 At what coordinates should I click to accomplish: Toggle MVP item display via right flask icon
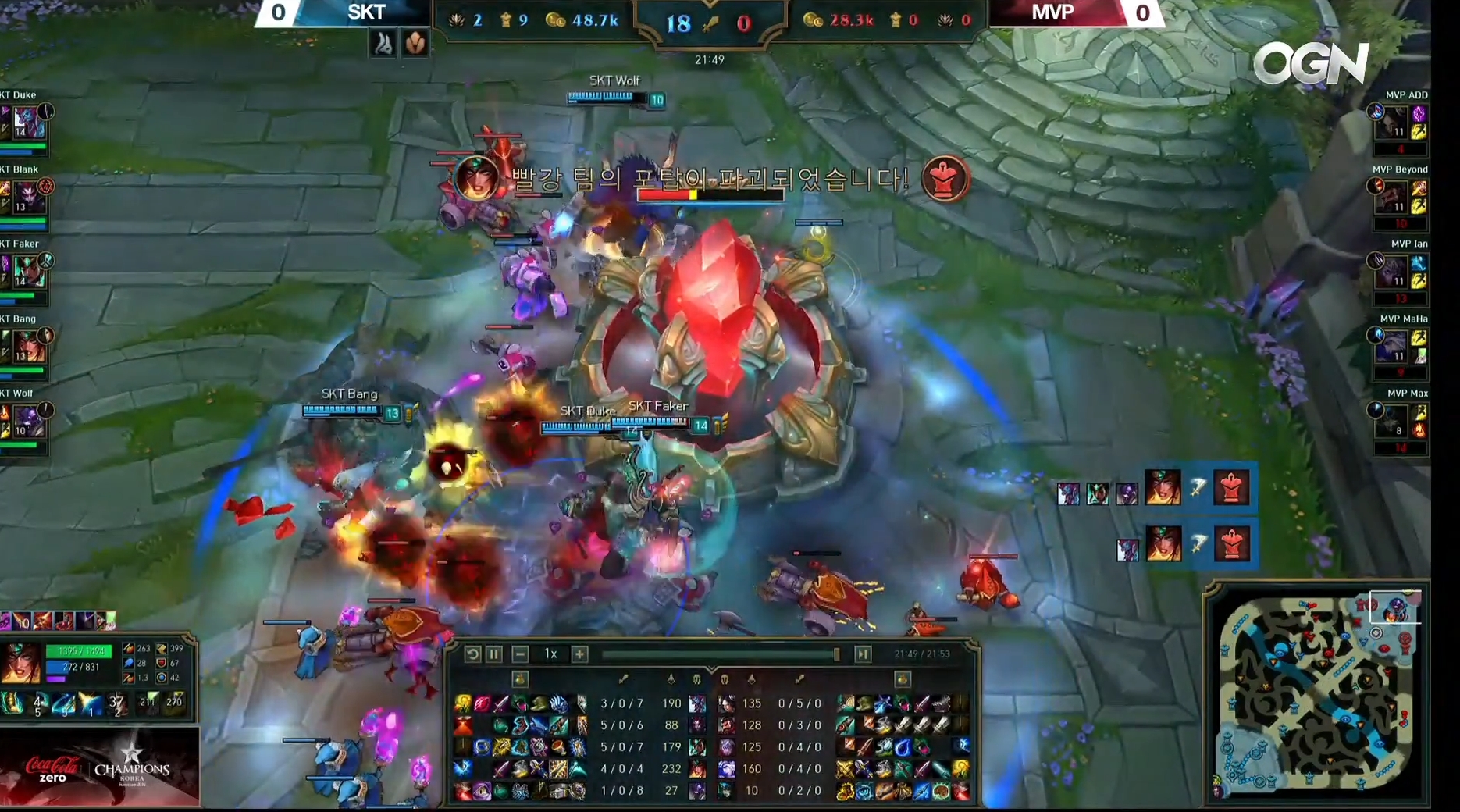(x=902, y=679)
